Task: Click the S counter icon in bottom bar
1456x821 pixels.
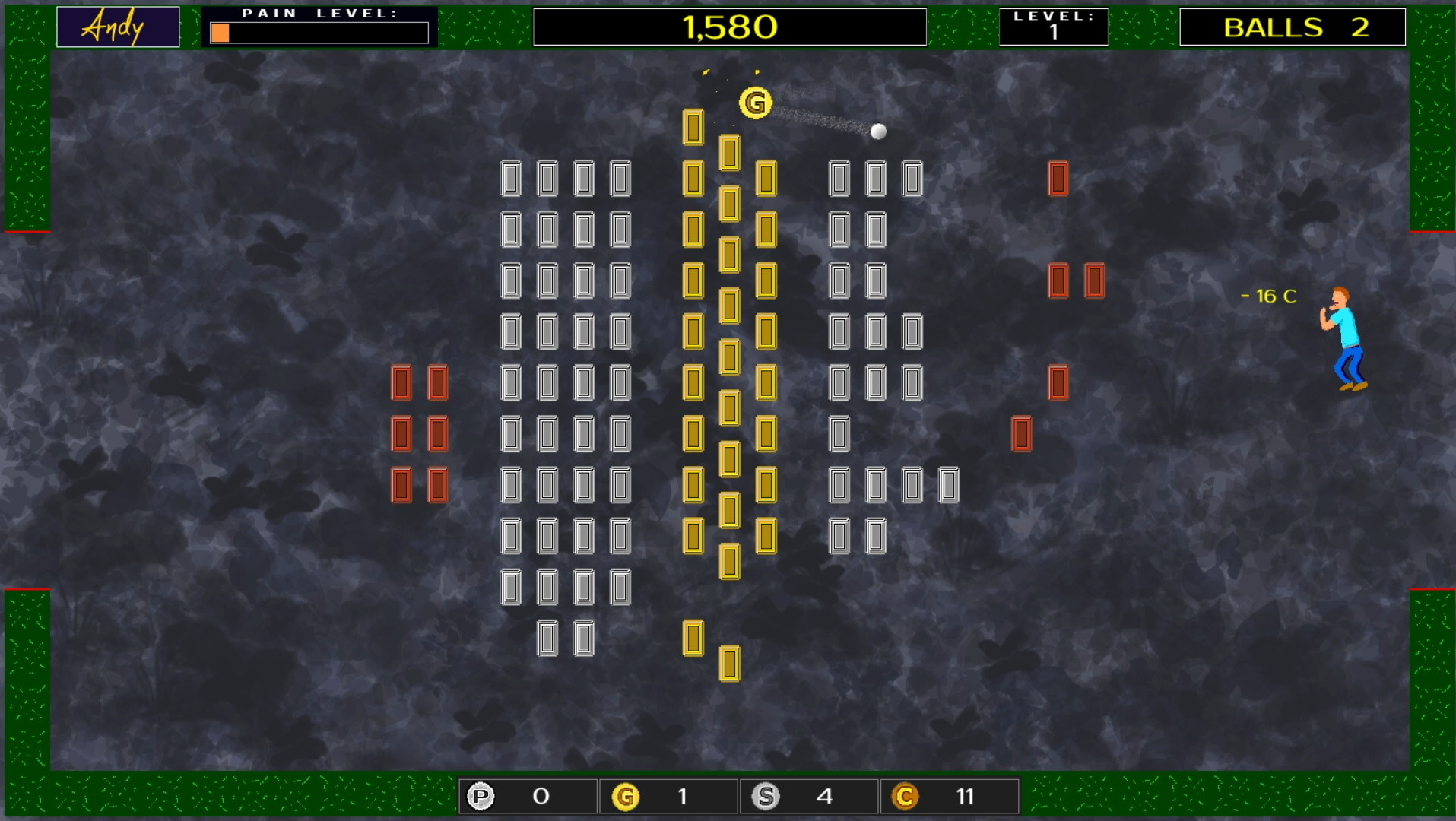Action: pyautogui.click(x=766, y=796)
